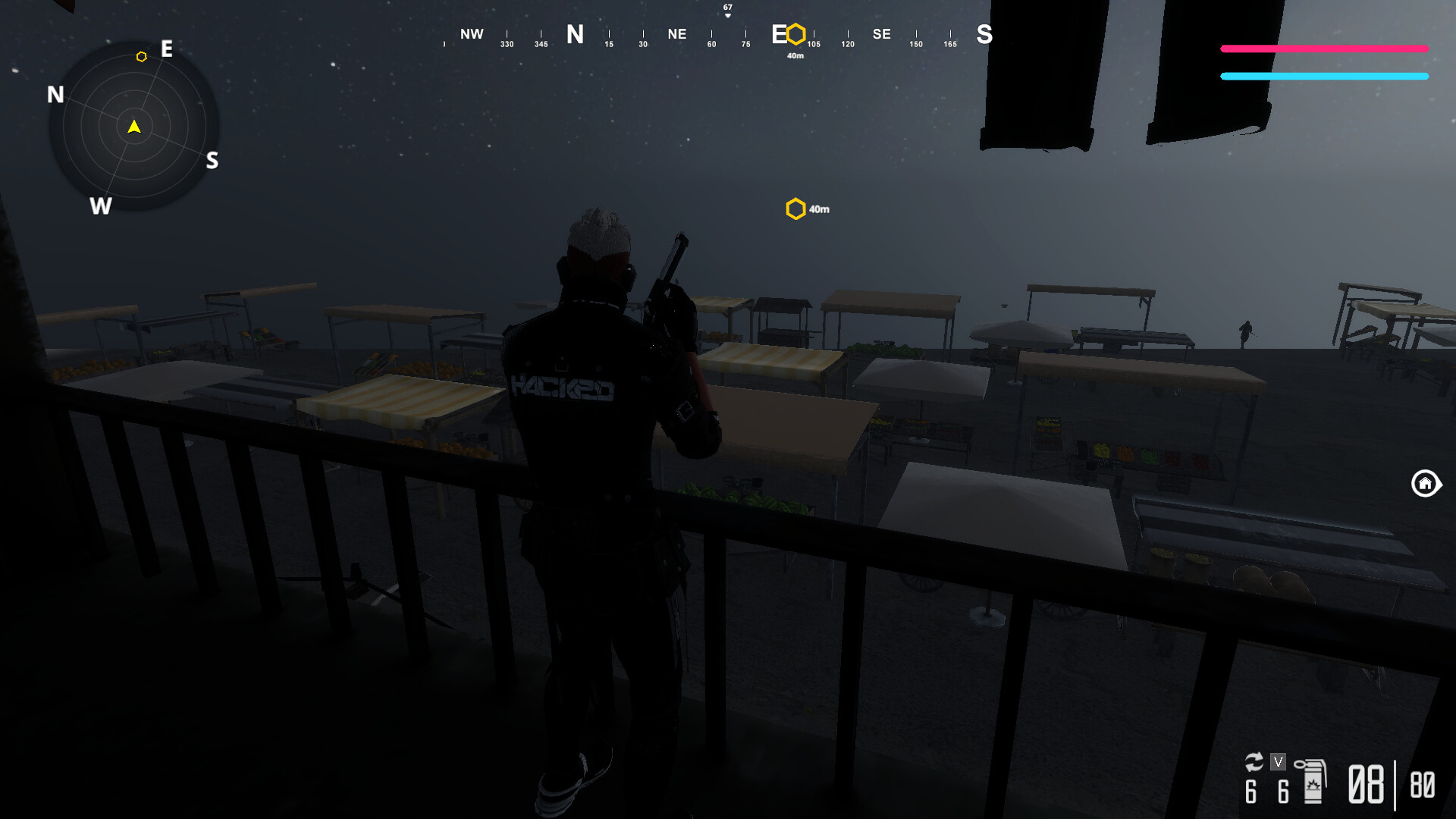Click the pink health bar top right
1456x819 pixels.
click(x=1323, y=49)
